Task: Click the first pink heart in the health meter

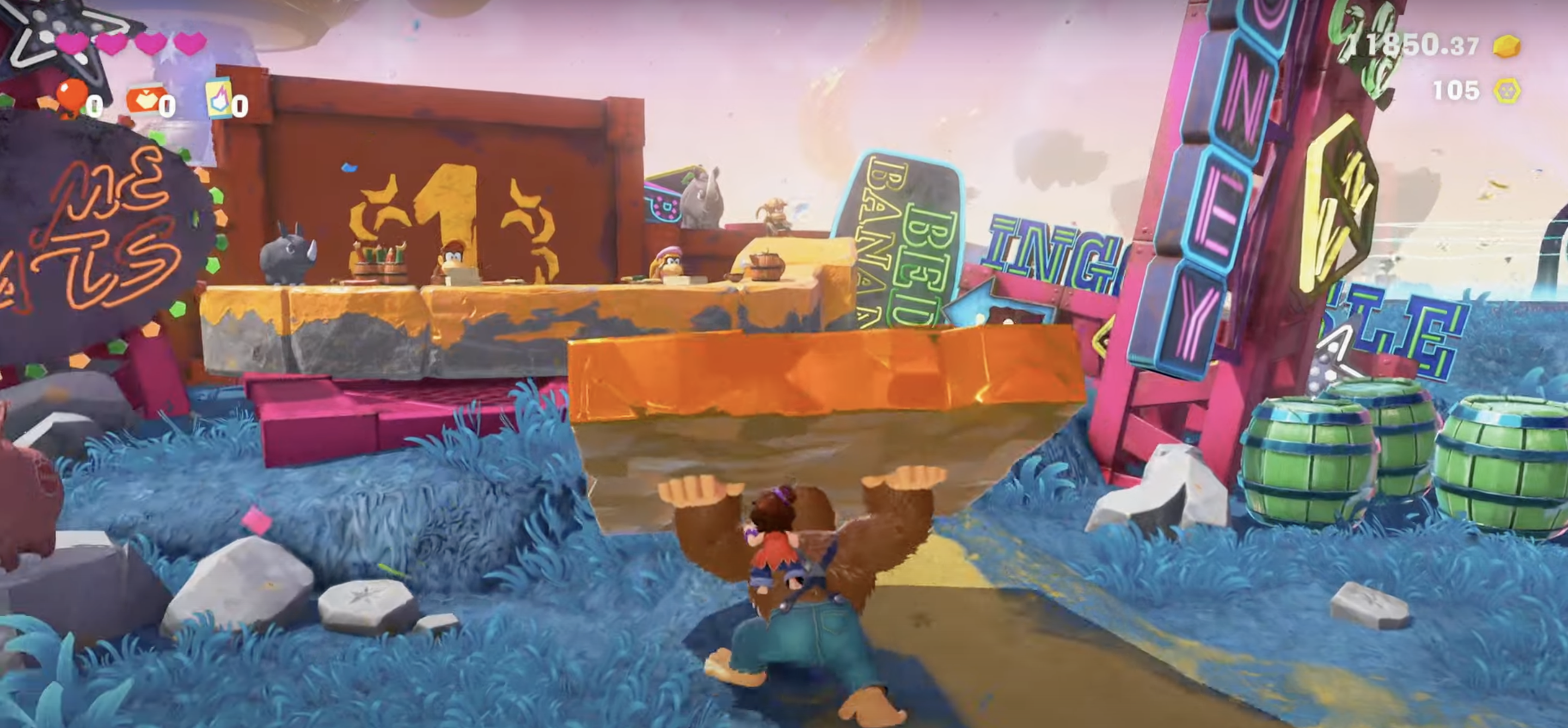Action: point(71,44)
